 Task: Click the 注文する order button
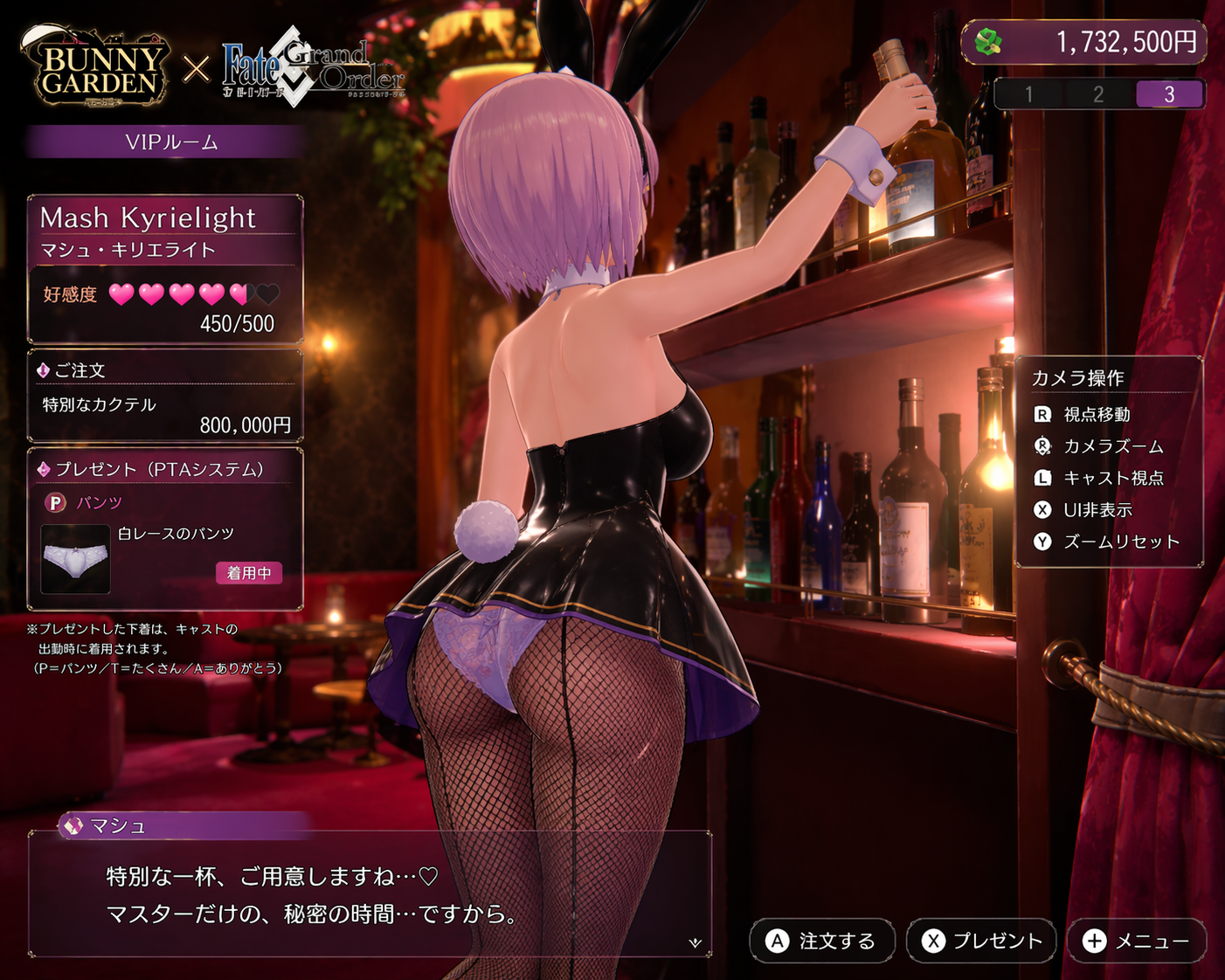pyautogui.click(x=821, y=941)
